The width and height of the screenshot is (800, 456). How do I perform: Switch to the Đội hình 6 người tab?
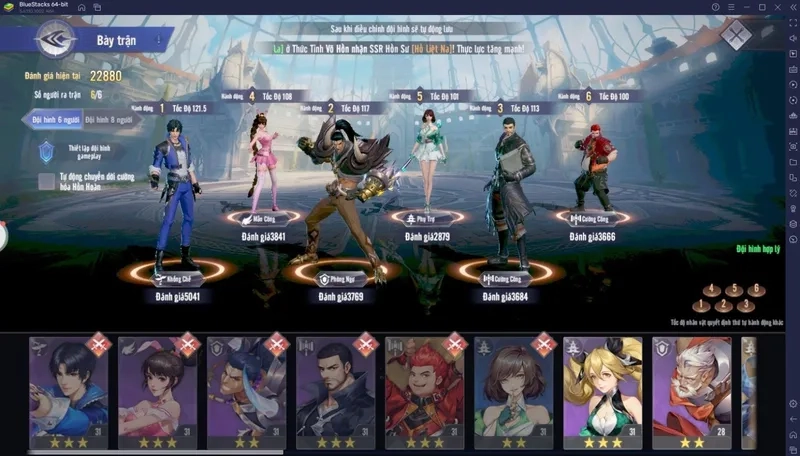coord(52,119)
